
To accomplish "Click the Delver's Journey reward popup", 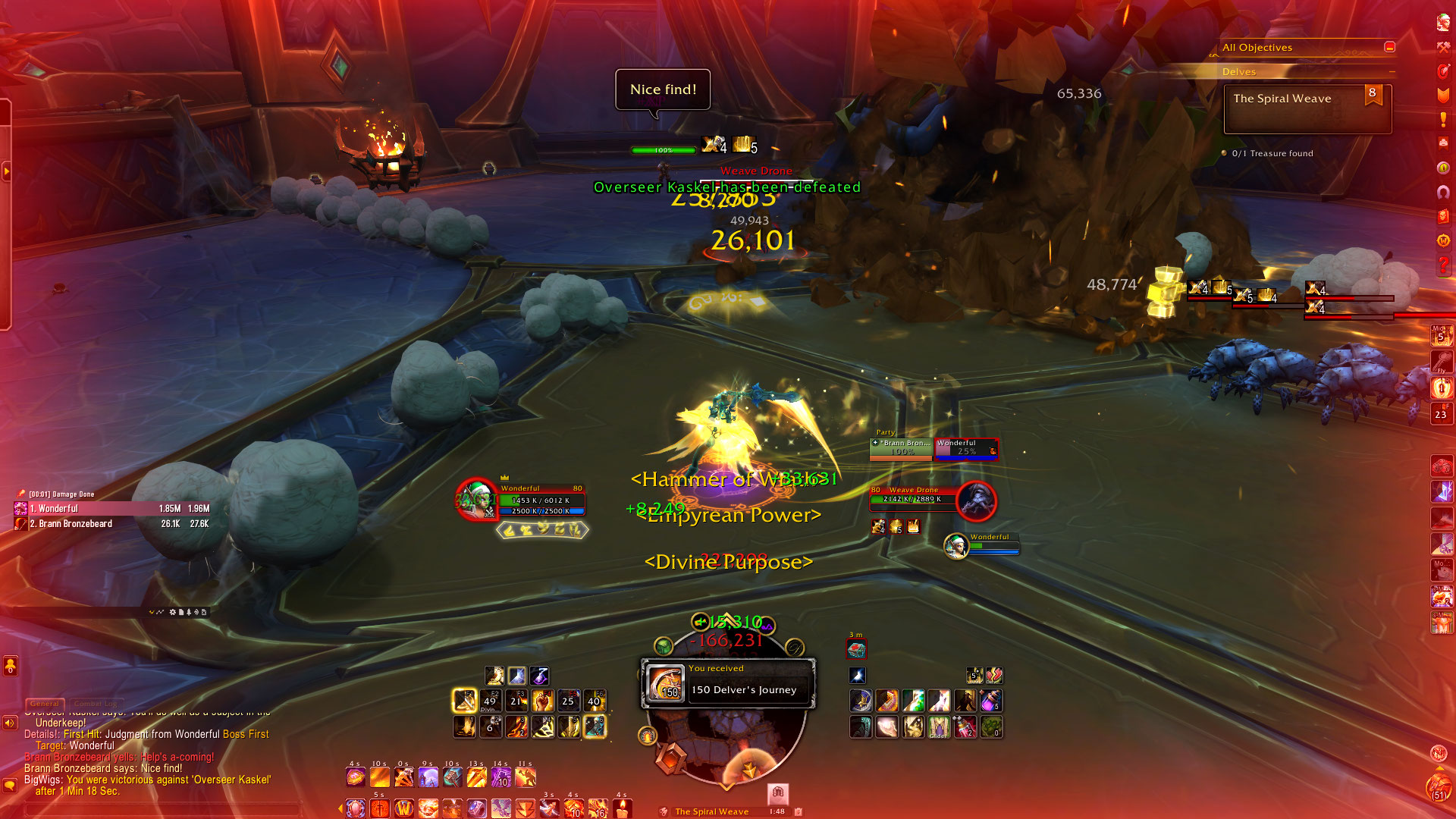I will [728, 683].
